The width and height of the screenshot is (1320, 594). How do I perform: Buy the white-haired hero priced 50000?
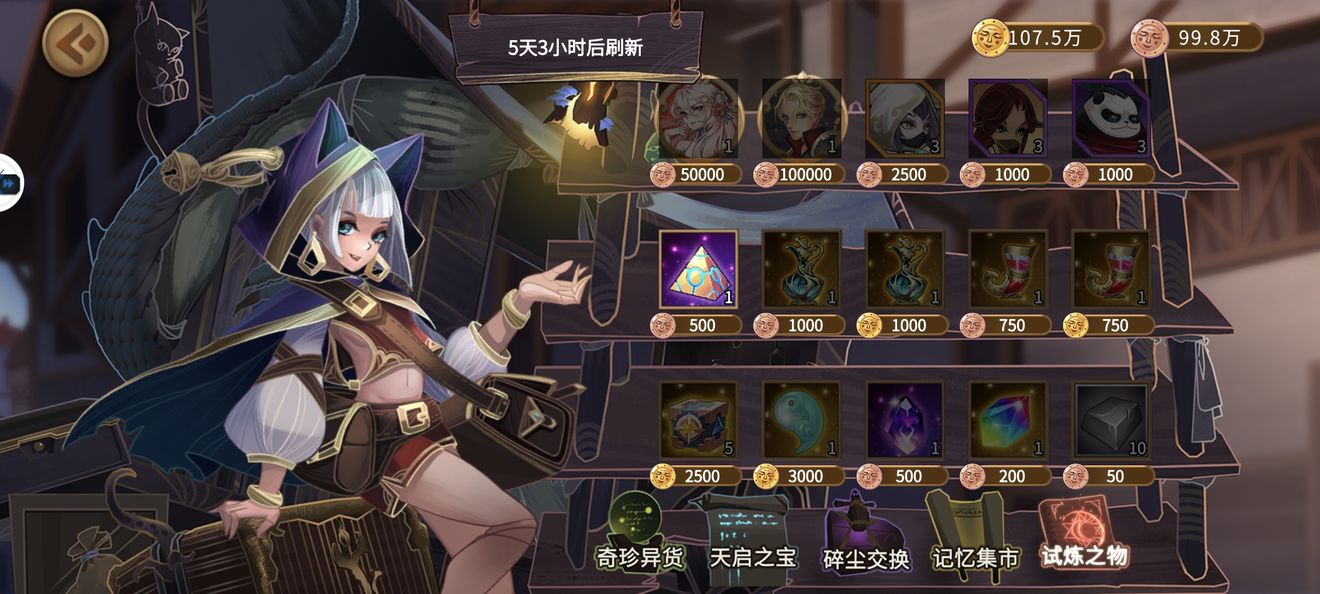(698, 119)
